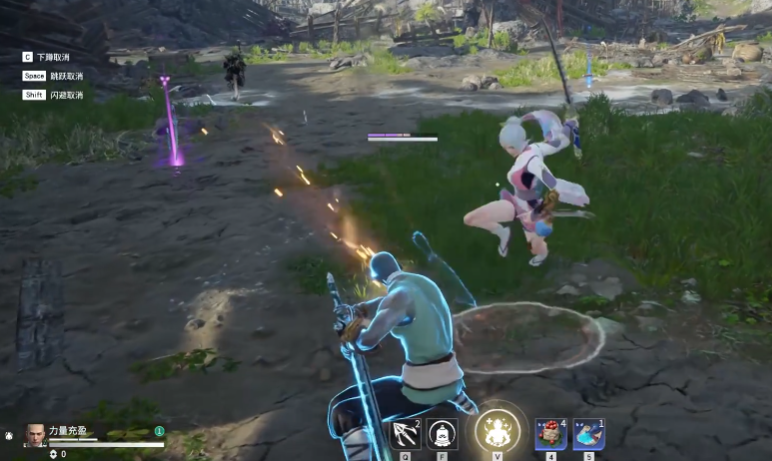Select the grappling hook skill icon
The width and height of the screenshot is (772, 461).
pos(405,434)
